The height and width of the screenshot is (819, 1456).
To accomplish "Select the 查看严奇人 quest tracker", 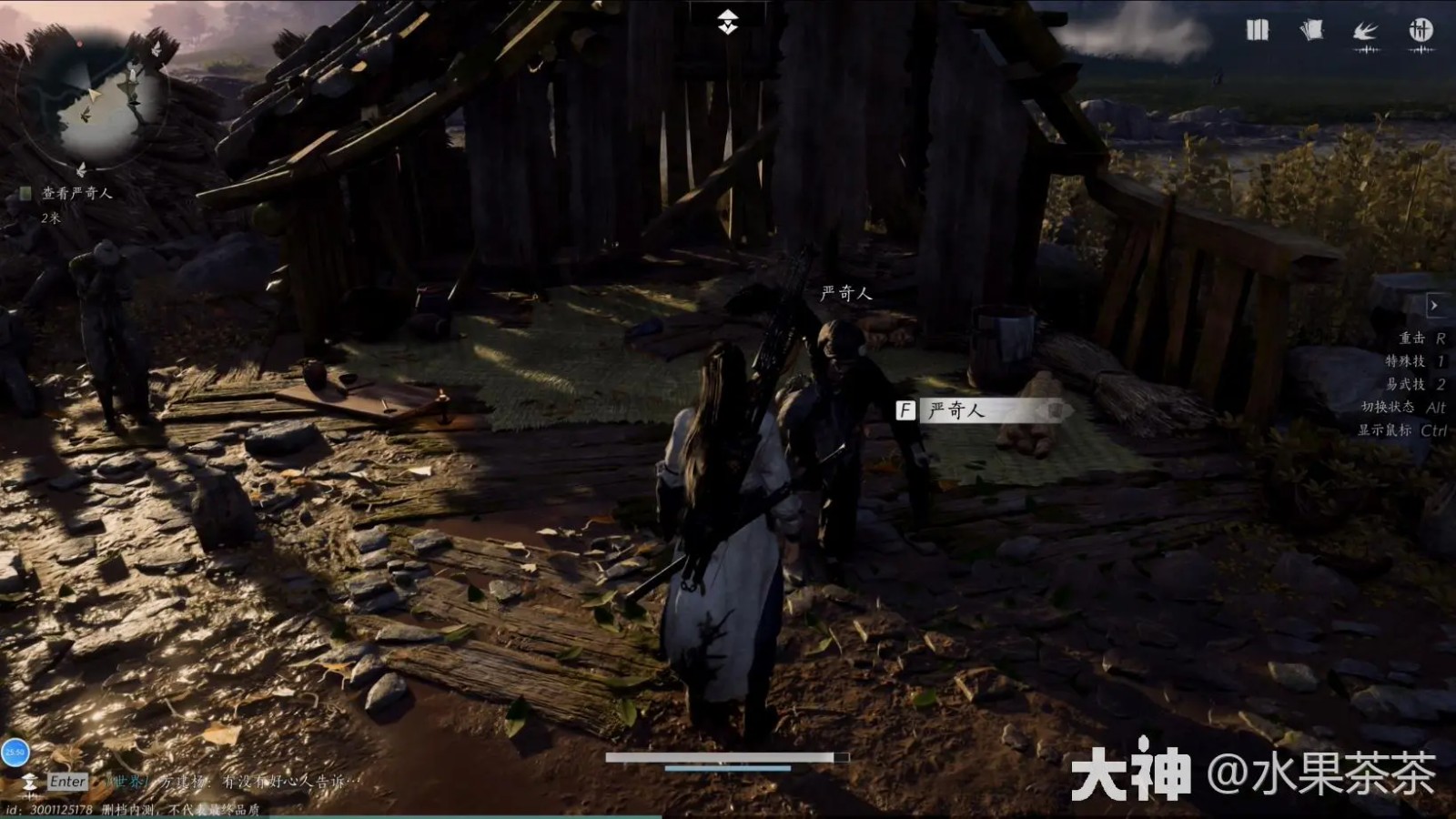I will (76, 193).
